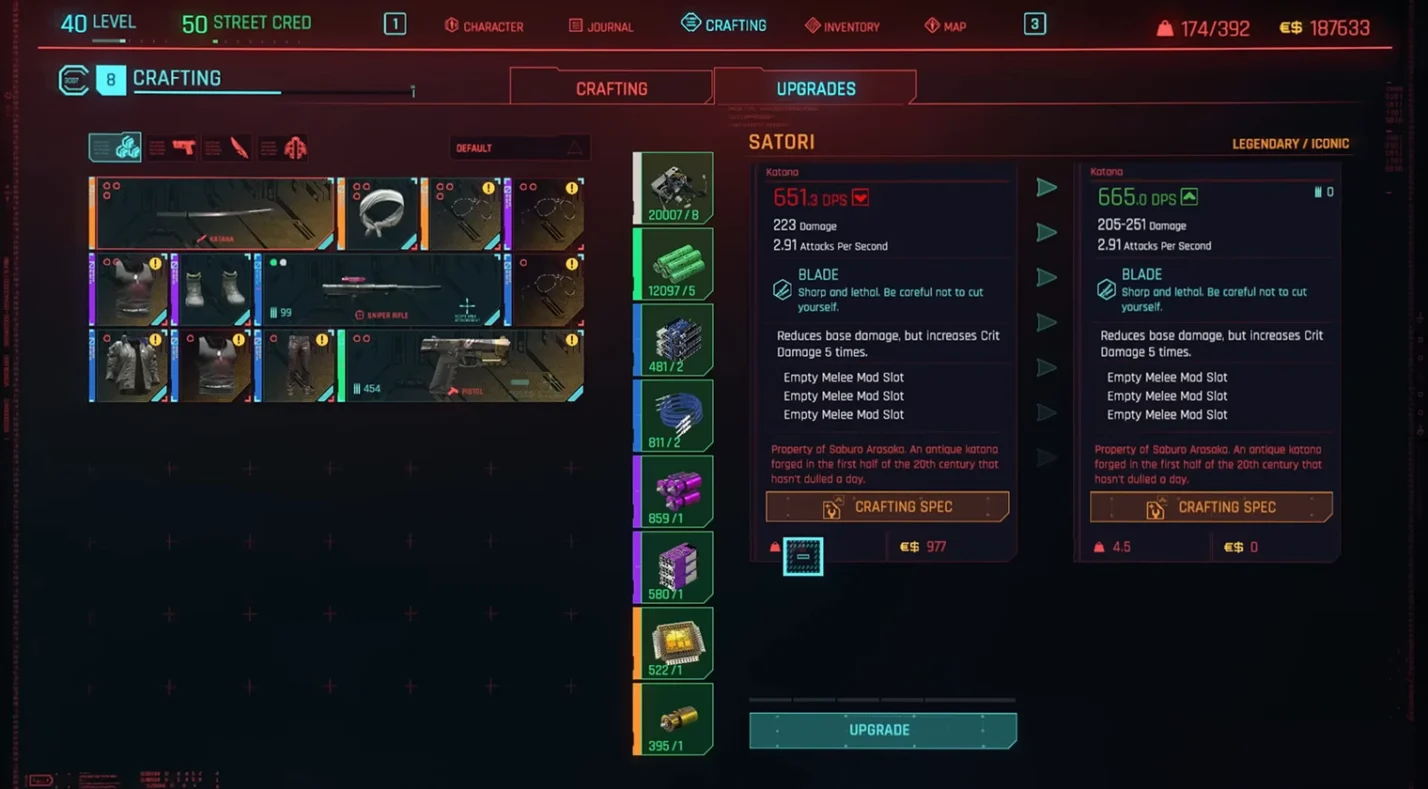Open the Map screen
The image size is (1428, 789).
pyautogui.click(x=945, y=26)
